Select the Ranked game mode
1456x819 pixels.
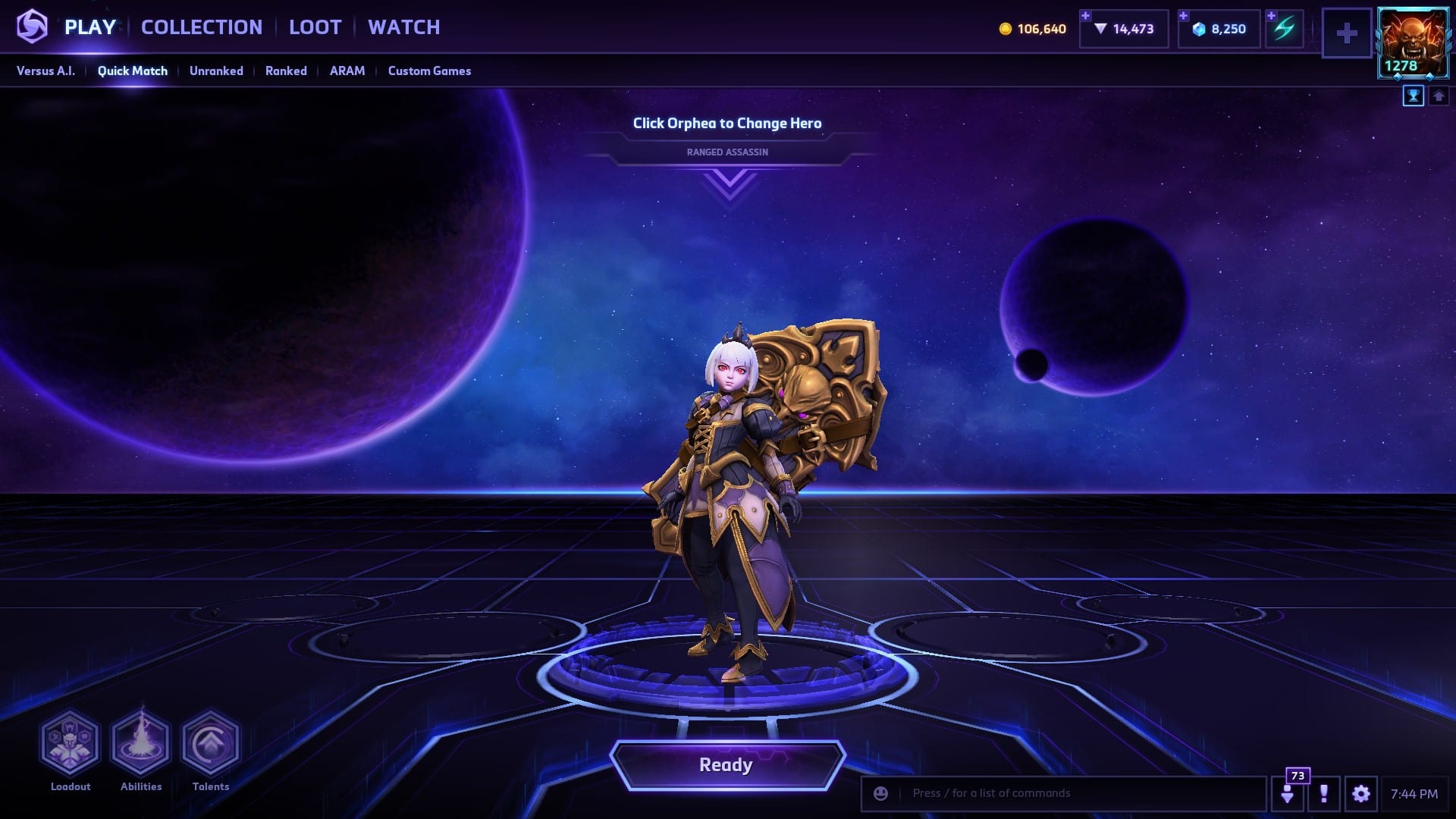click(x=286, y=71)
